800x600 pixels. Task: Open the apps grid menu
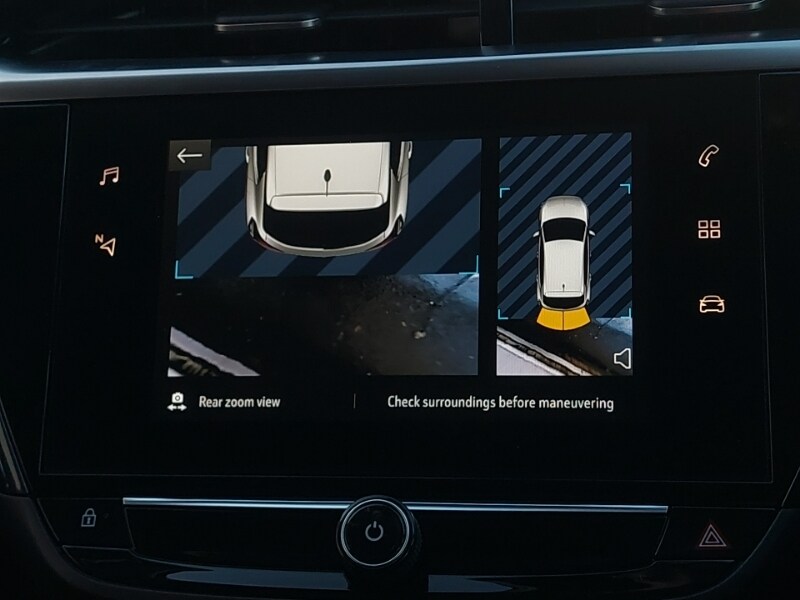coord(709,229)
